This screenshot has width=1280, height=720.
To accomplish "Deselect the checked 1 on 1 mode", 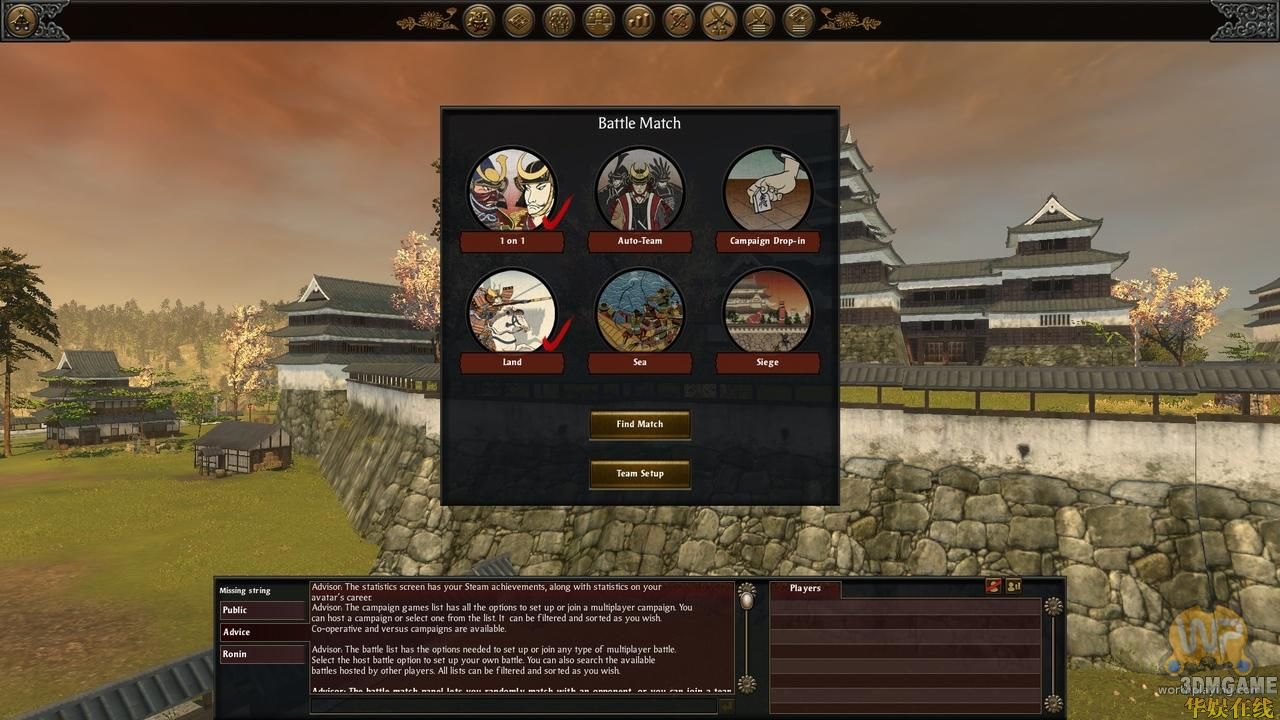I will [x=512, y=190].
